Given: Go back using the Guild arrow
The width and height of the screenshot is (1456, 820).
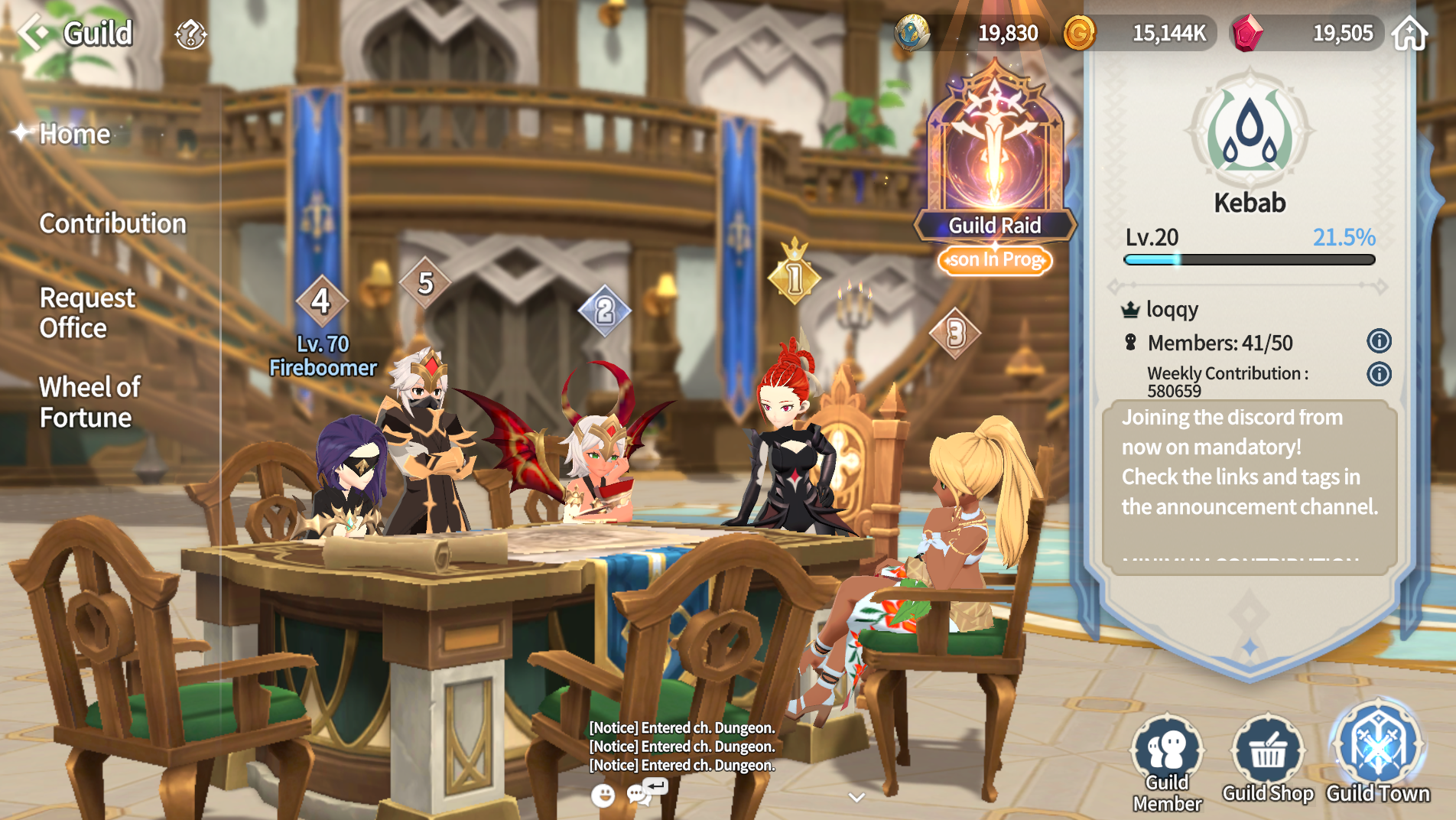Looking at the screenshot, I should click(34, 33).
